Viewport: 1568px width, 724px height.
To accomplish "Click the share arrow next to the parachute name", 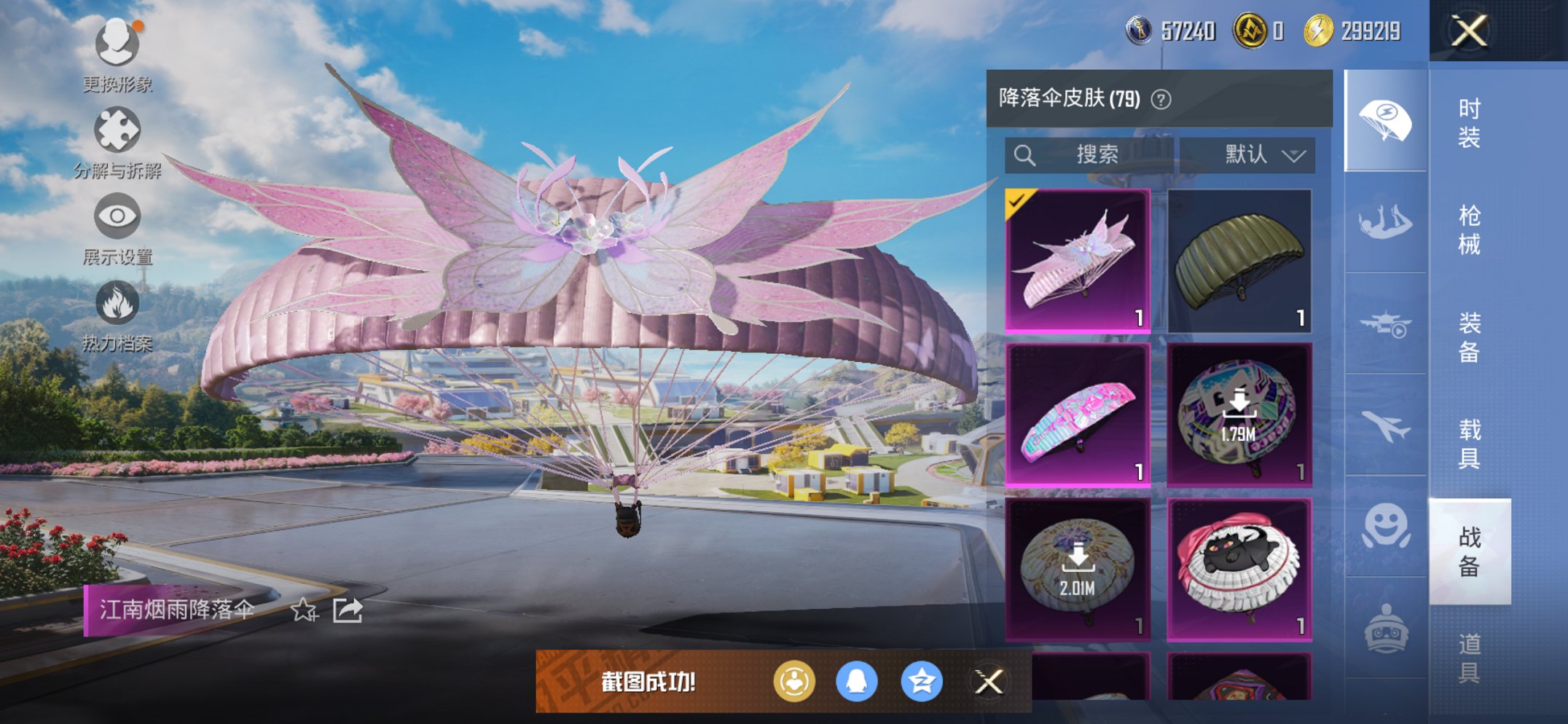I will (x=348, y=610).
